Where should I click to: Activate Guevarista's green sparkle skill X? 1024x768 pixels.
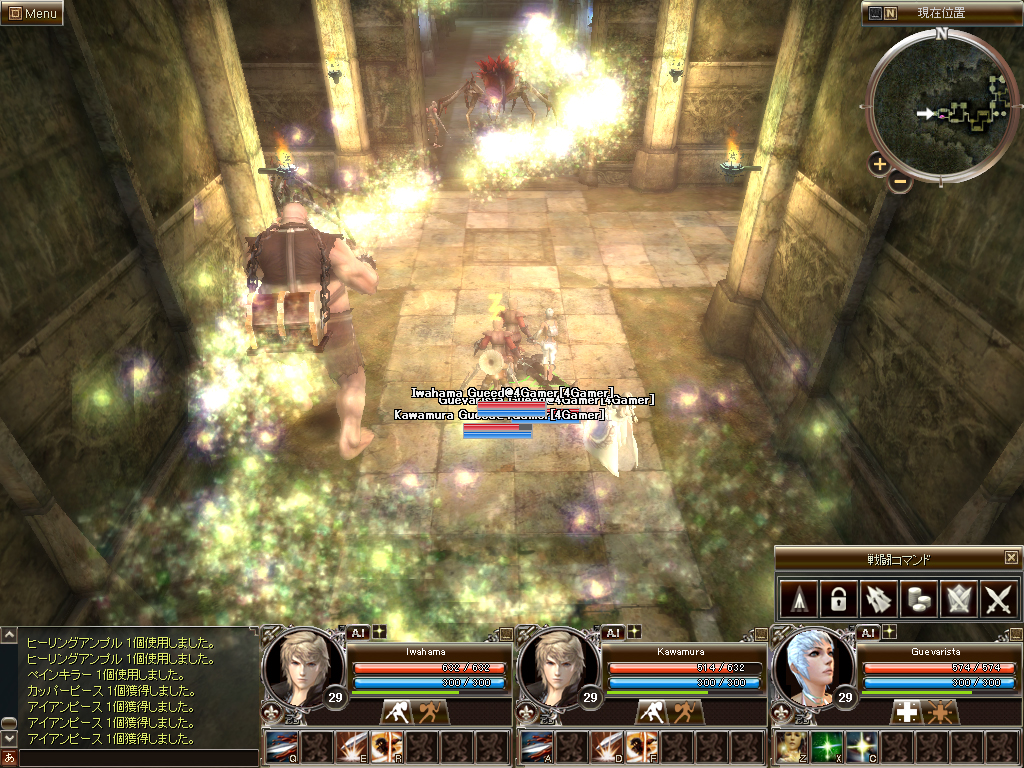[x=827, y=747]
